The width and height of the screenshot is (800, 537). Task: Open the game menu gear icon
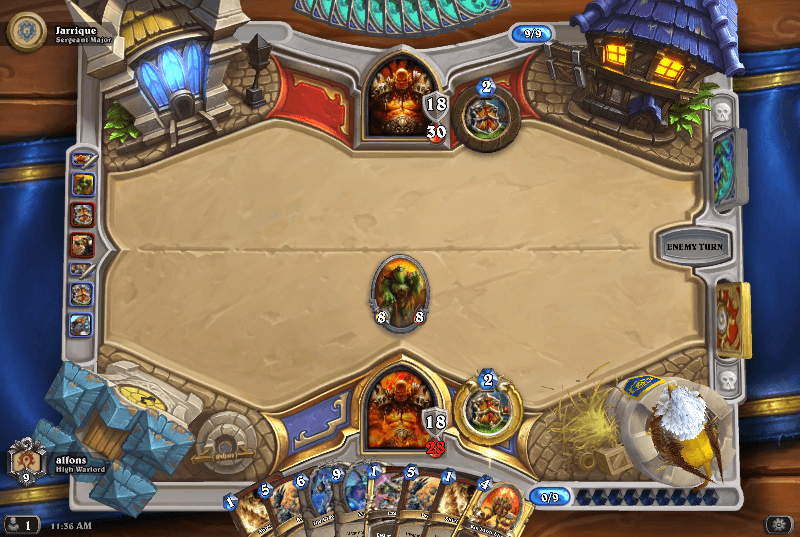pyautogui.click(x=776, y=524)
